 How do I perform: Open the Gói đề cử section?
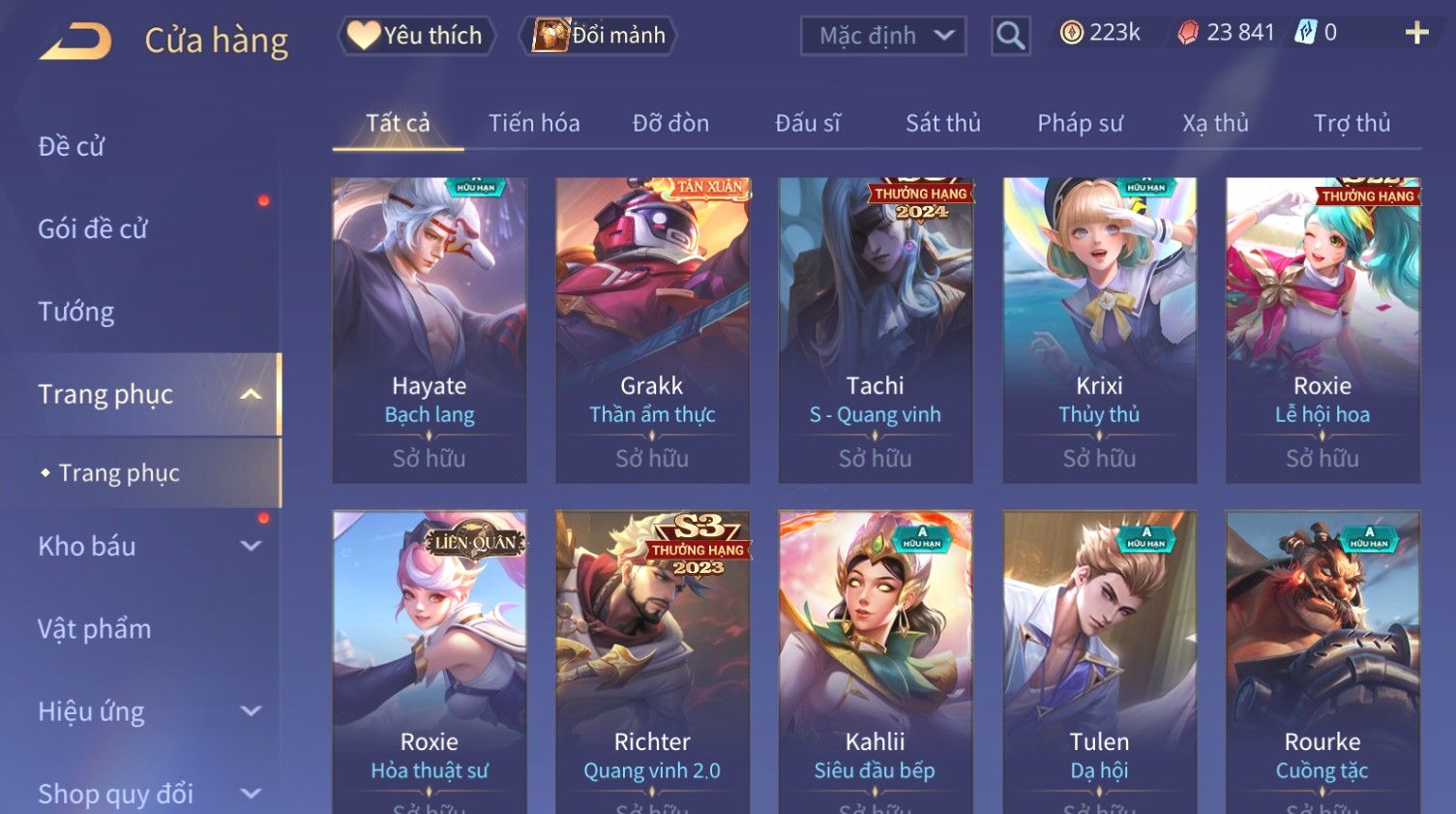pos(93,228)
